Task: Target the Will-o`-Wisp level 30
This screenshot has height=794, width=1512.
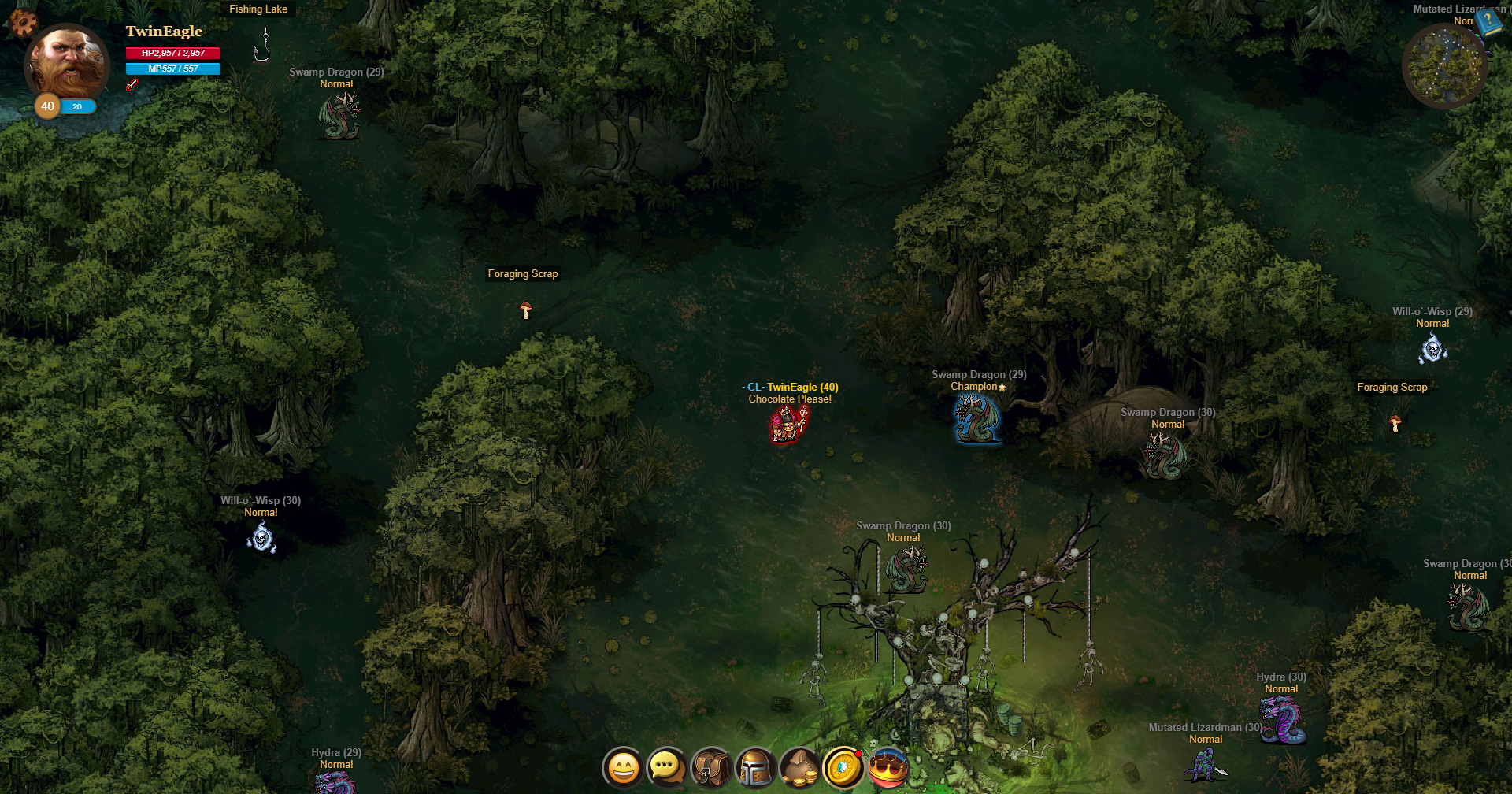Action: (x=261, y=537)
